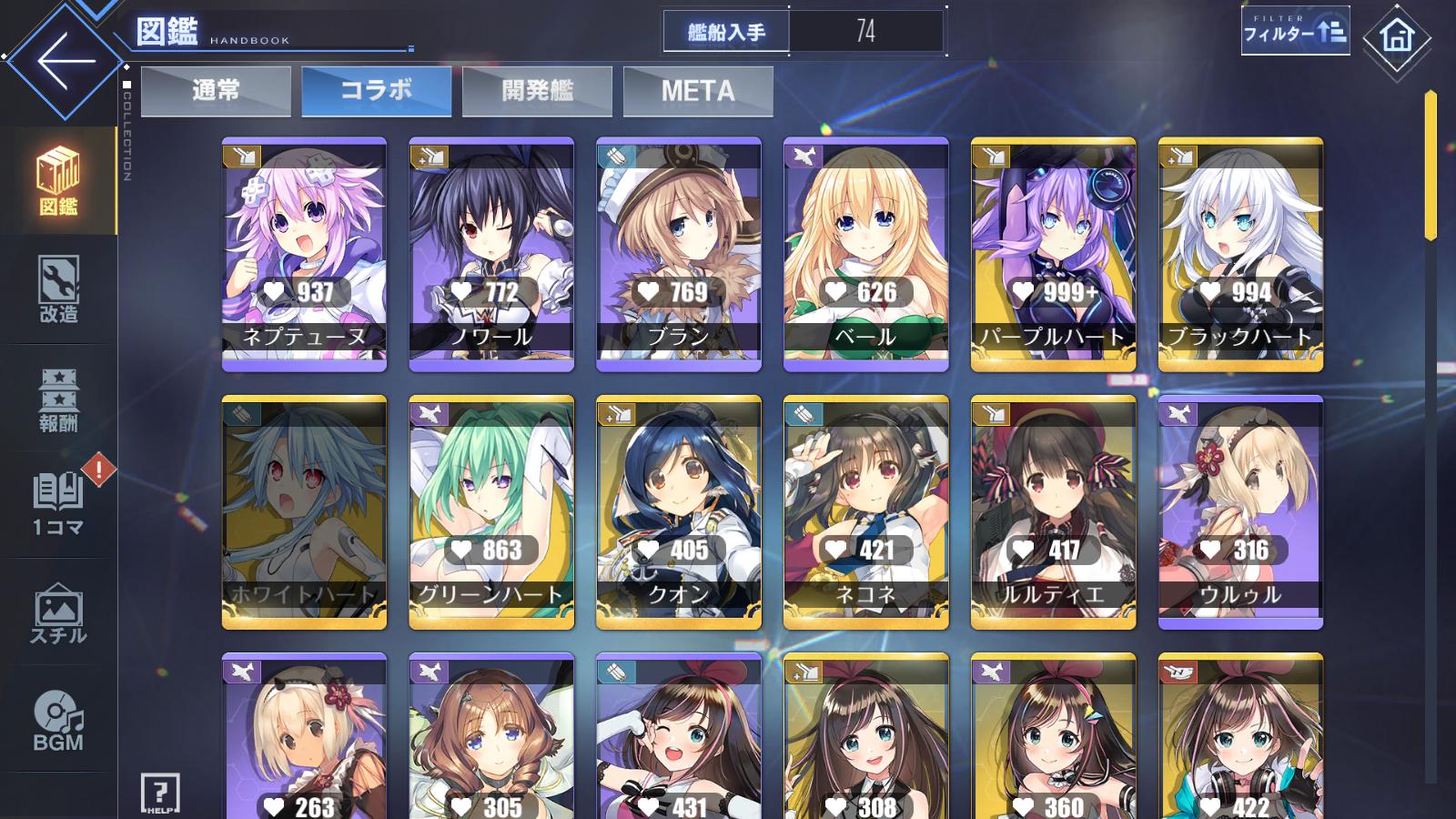Open the BGM music section
Viewport: 1456px width, 819px height.
pyautogui.click(x=58, y=720)
